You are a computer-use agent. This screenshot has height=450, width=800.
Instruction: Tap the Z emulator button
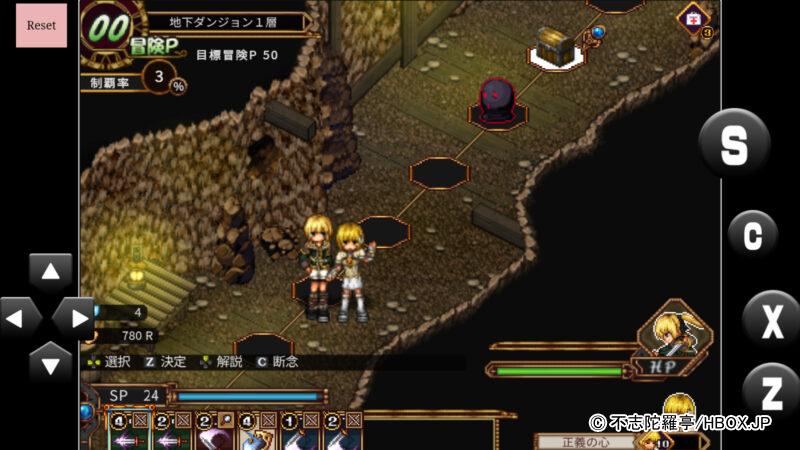point(771,391)
